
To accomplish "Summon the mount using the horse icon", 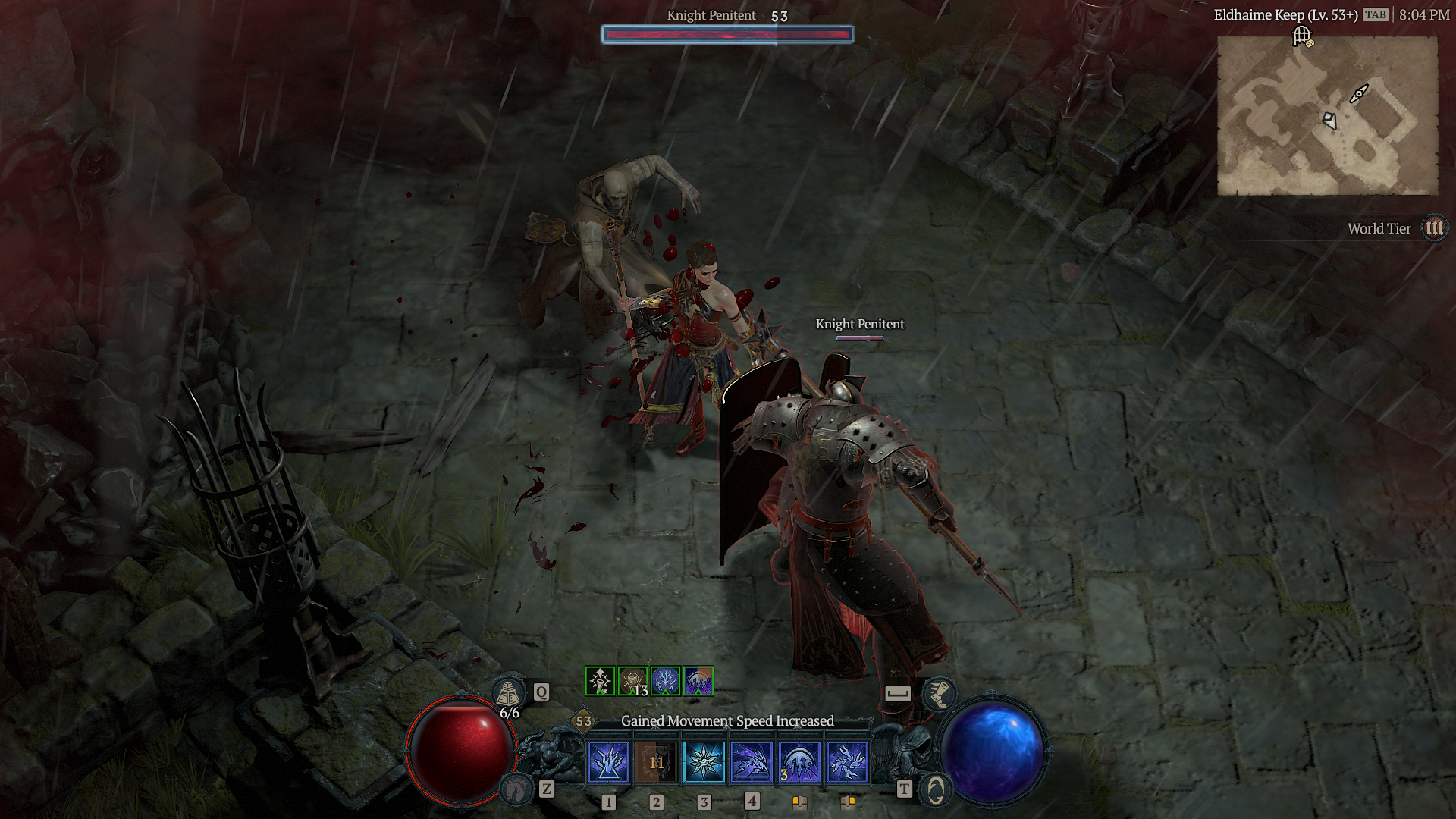I will (x=517, y=789).
